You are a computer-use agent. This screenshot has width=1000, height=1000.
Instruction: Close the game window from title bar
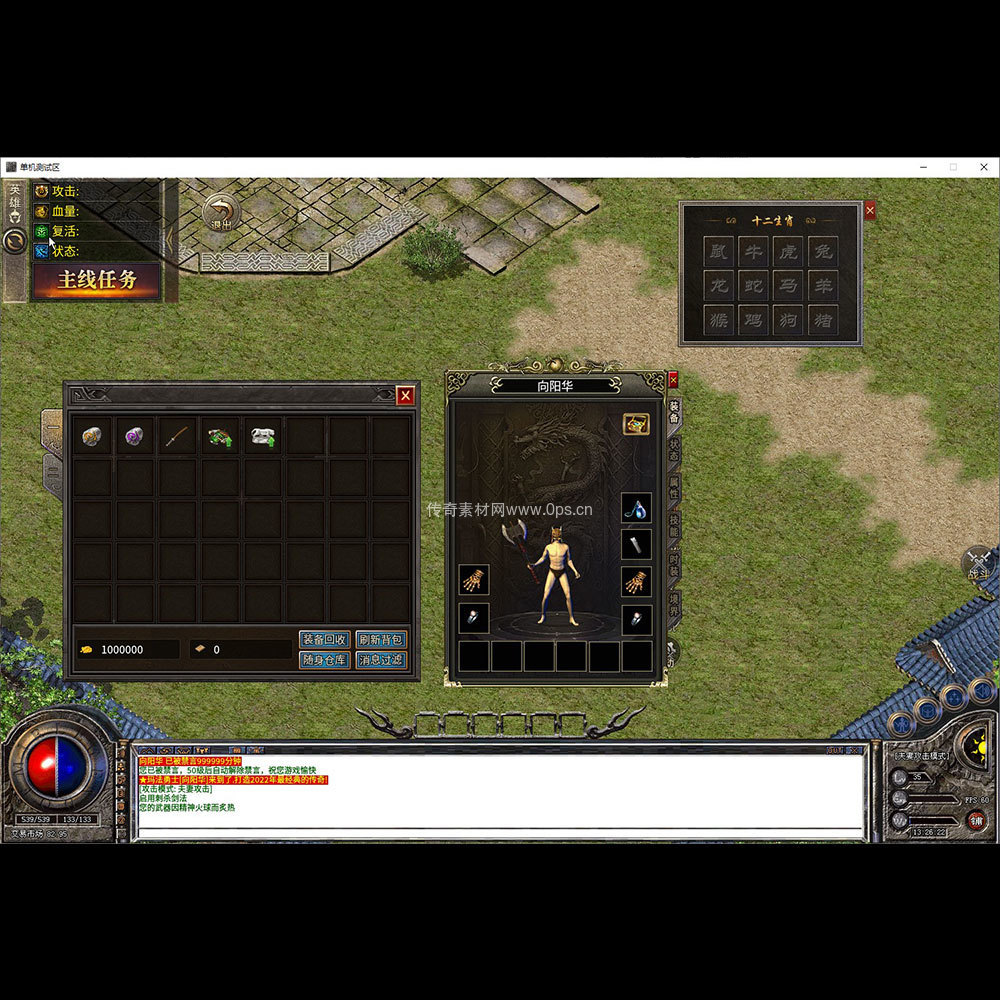(x=984, y=166)
